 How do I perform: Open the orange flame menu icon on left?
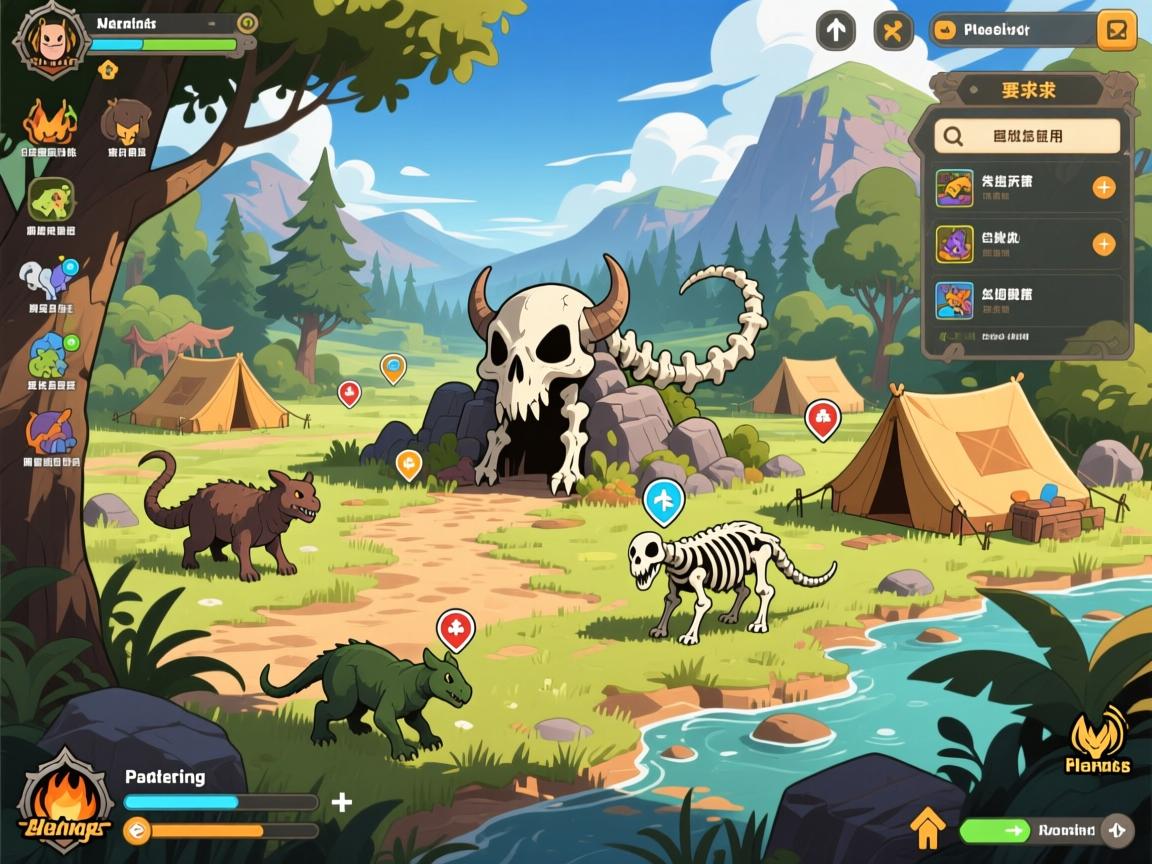pyautogui.click(x=49, y=122)
